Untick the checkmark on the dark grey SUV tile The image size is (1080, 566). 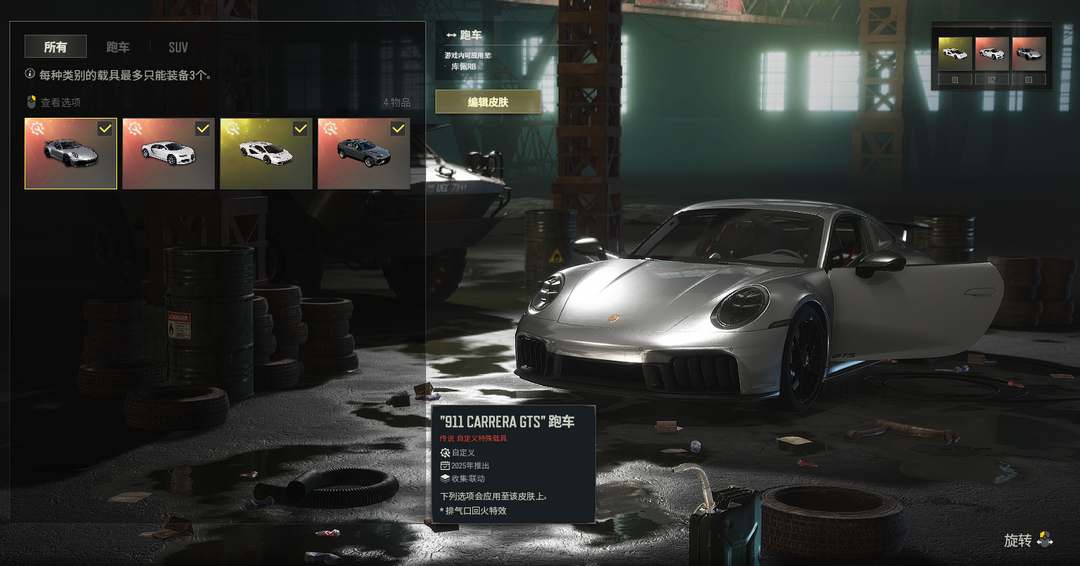point(398,128)
